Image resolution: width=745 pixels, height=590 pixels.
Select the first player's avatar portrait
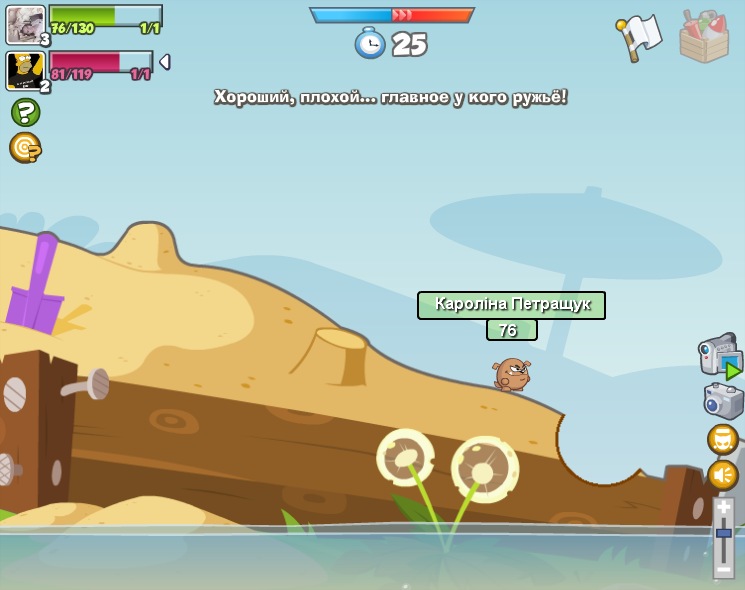[25, 24]
